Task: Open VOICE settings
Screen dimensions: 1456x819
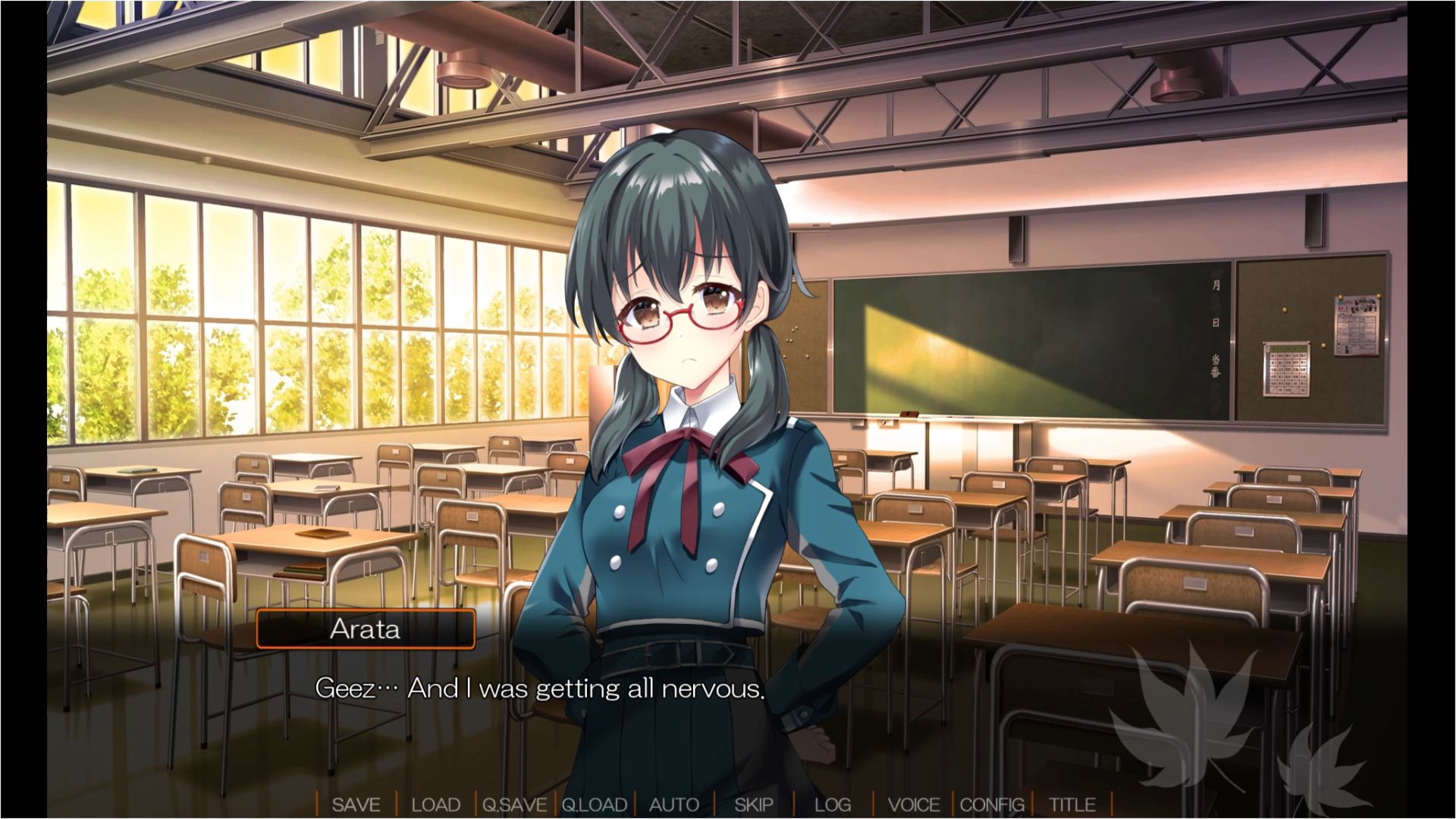Action: point(915,805)
